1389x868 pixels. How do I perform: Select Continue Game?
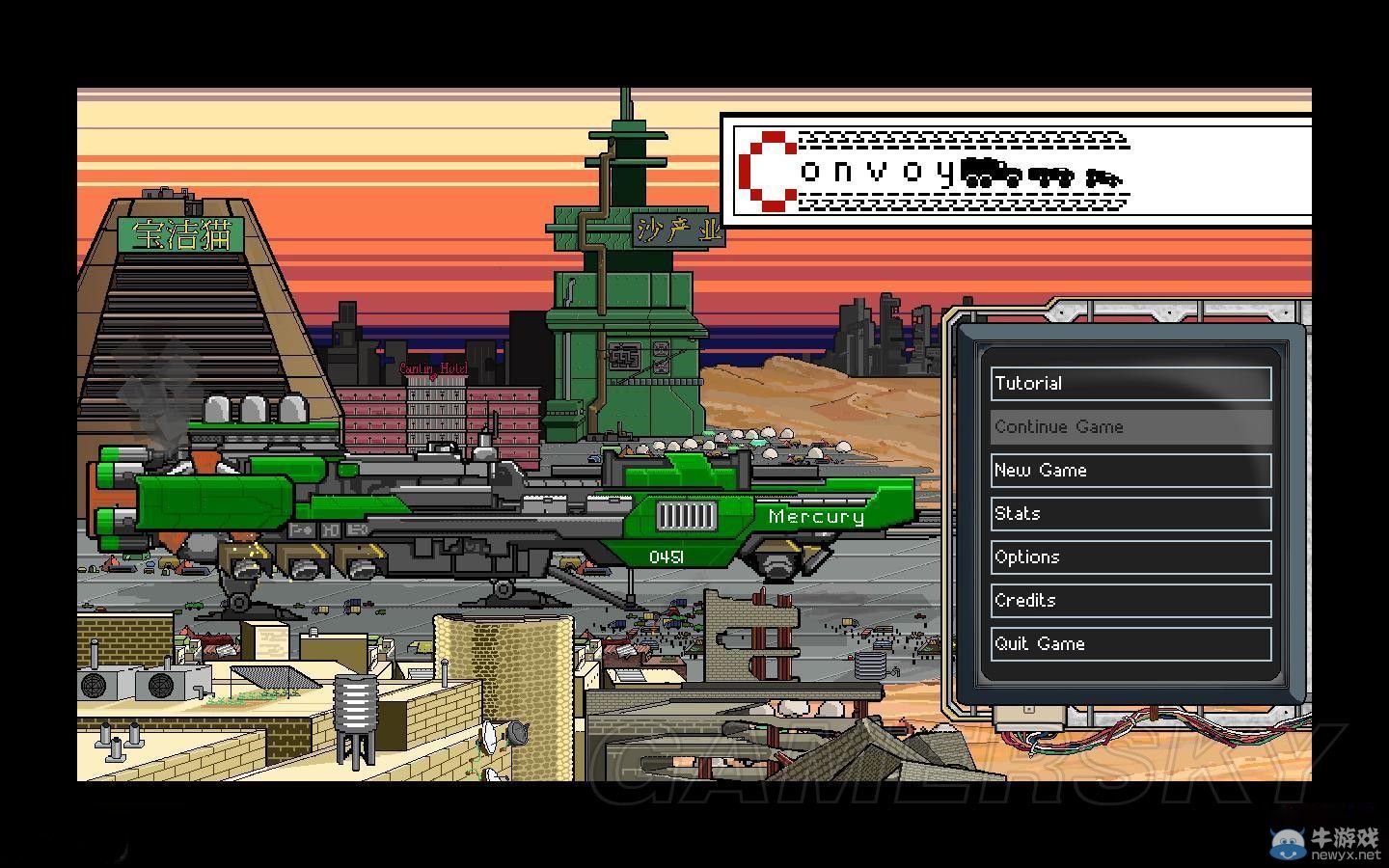pyautogui.click(x=1130, y=427)
